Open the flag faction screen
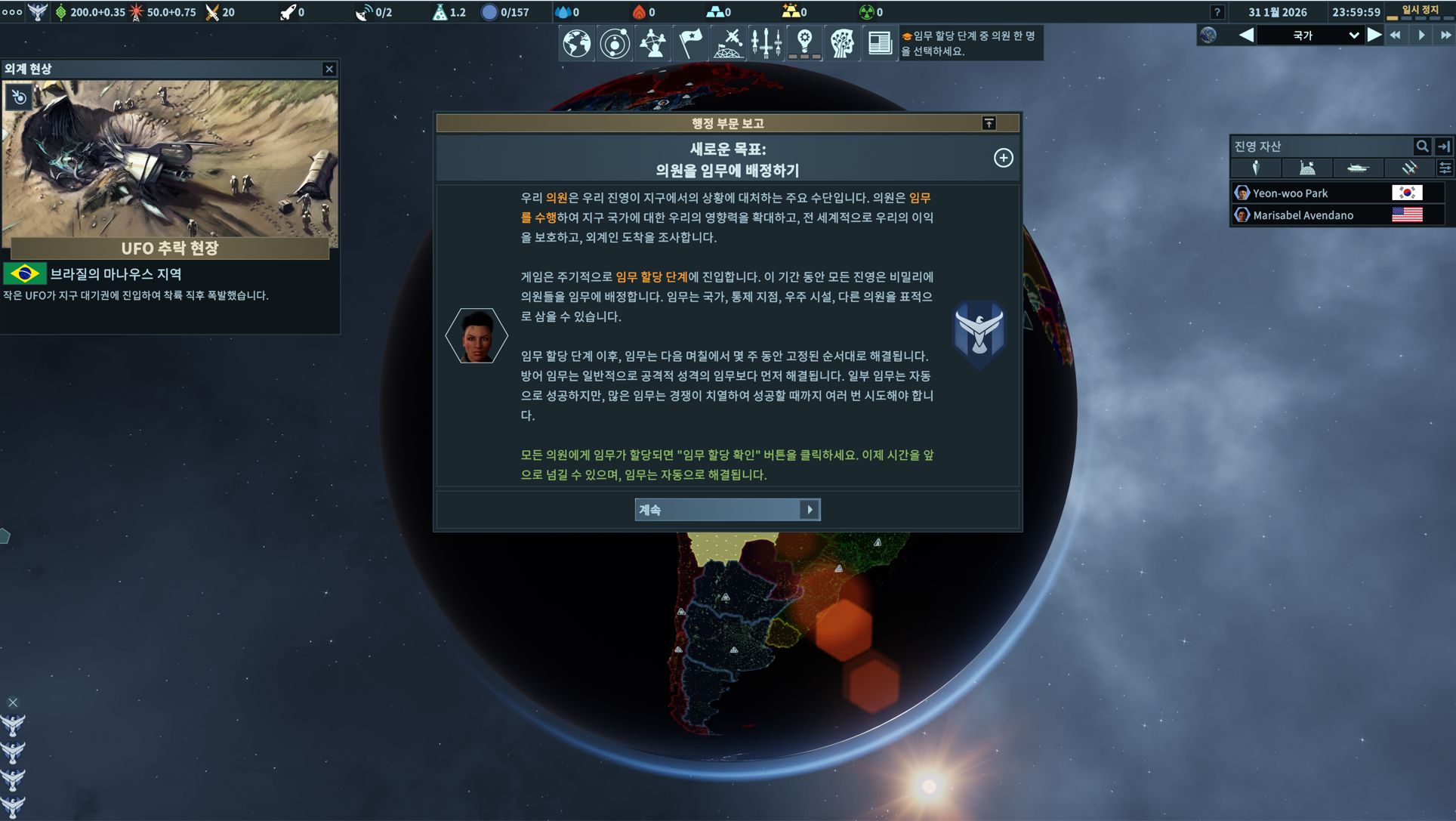 [x=690, y=43]
